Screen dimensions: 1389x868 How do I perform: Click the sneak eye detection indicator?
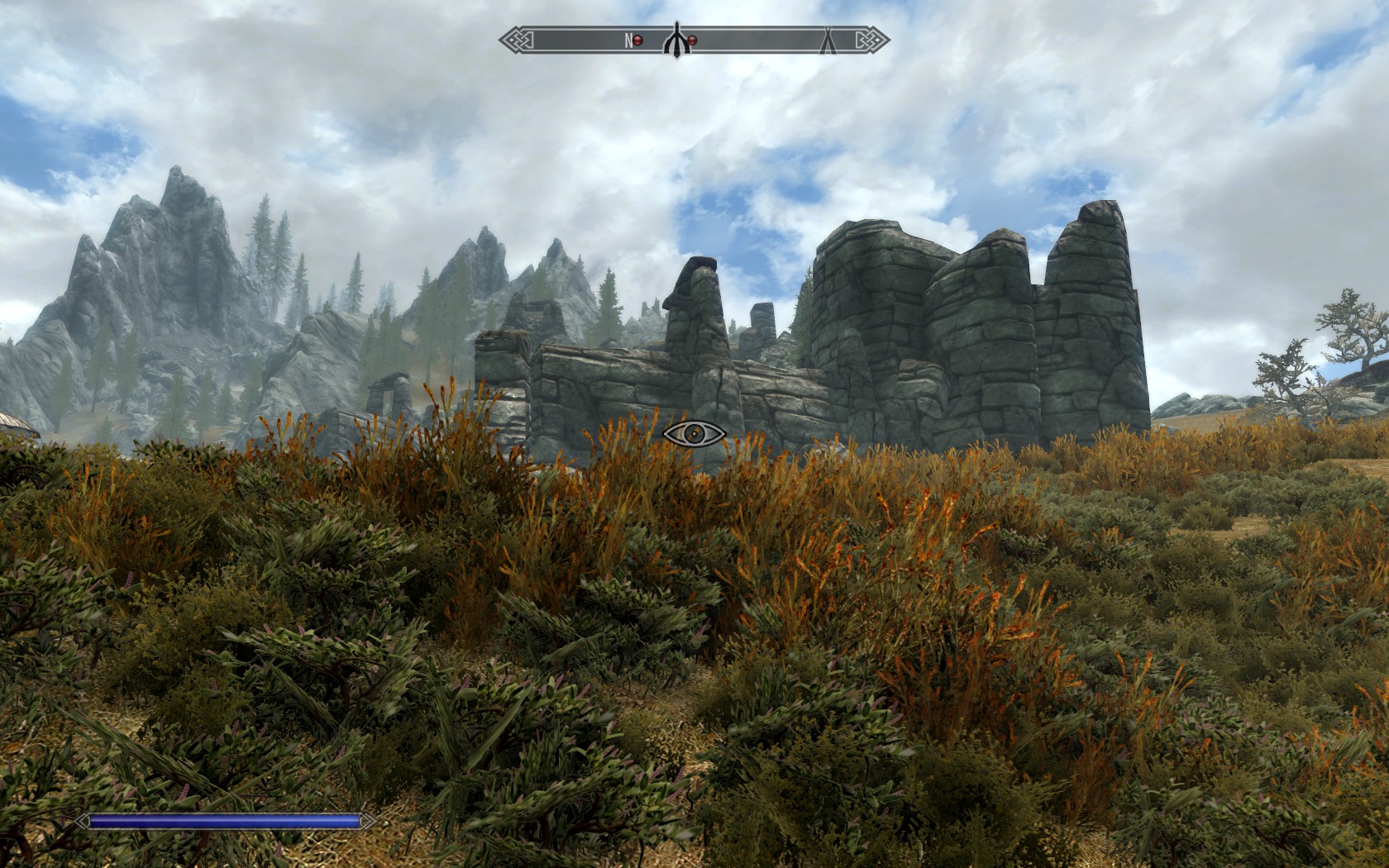click(694, 433)
